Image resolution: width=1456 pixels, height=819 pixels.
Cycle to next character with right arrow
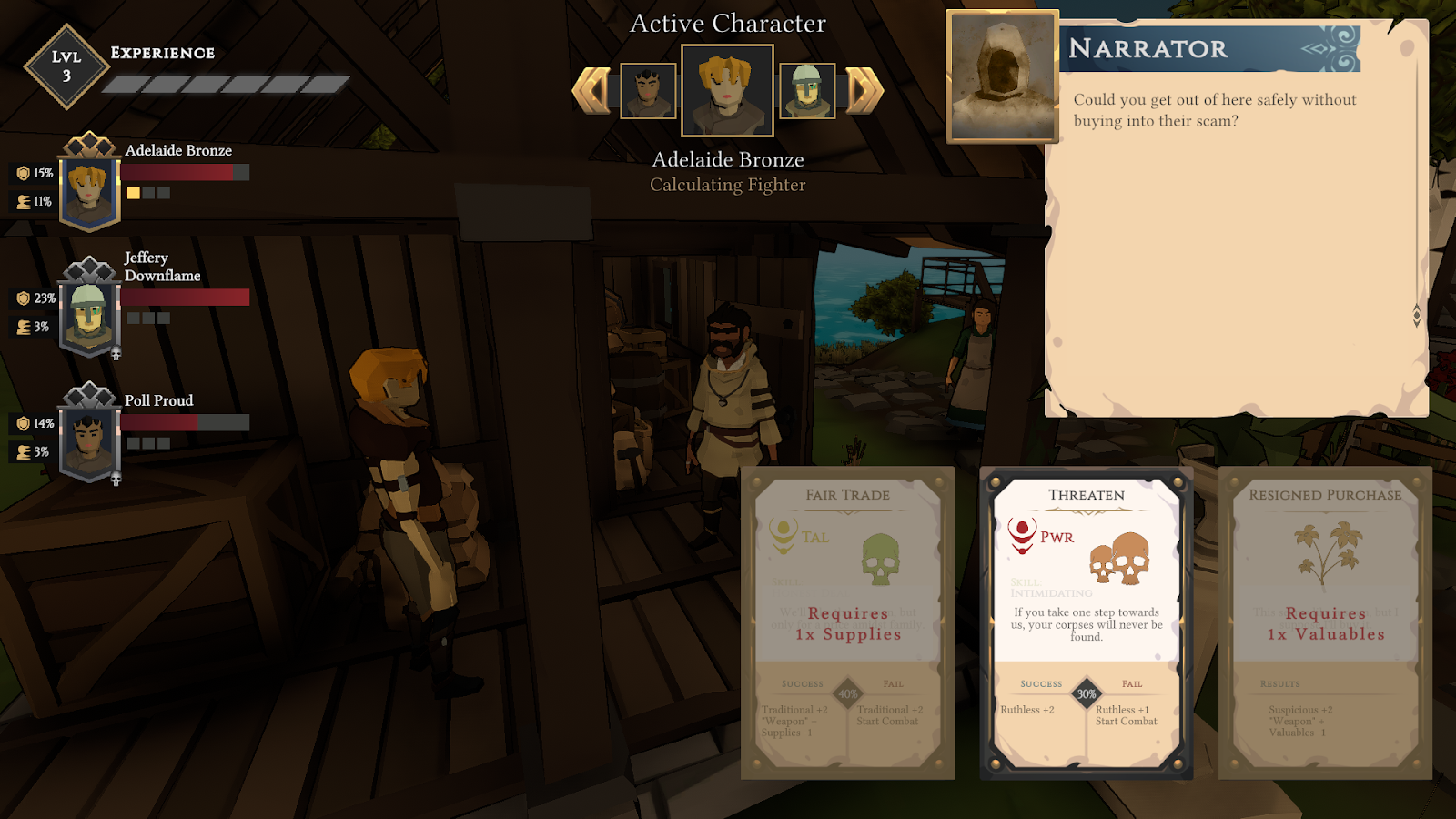point(864,90)
